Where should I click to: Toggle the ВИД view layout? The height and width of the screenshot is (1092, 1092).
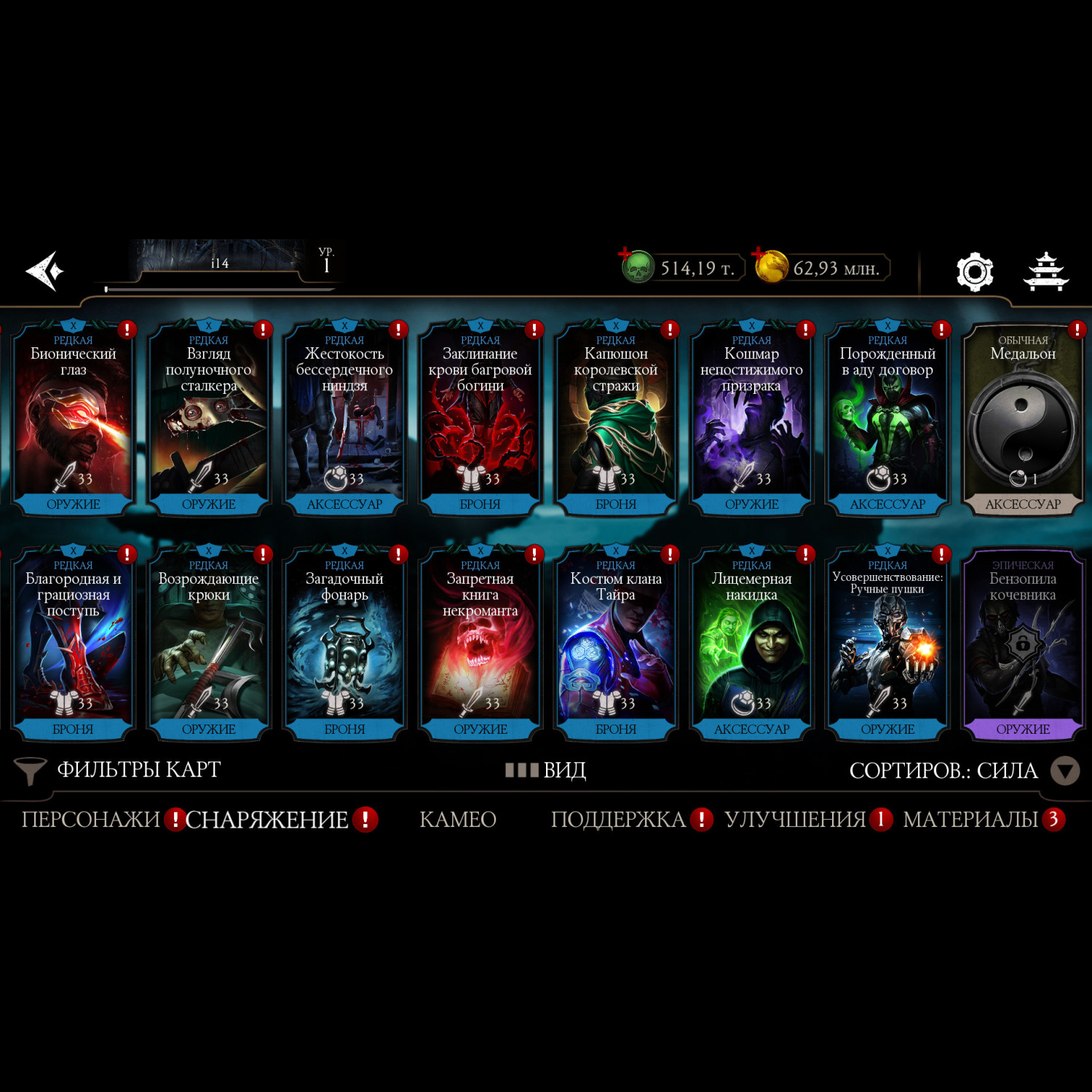[x=546, y=770]
